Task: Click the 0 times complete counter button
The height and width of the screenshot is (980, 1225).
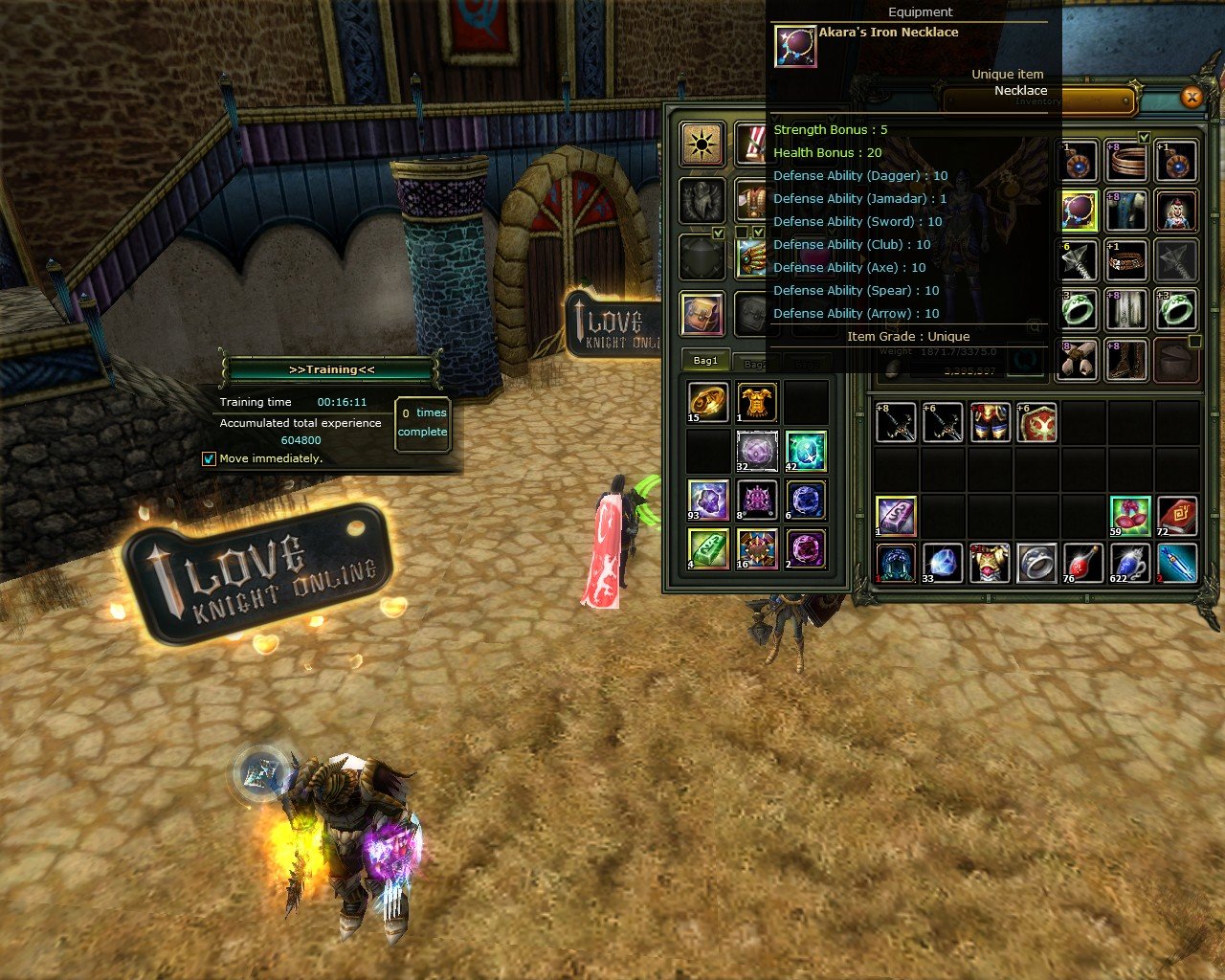Action: click(423, 424)
